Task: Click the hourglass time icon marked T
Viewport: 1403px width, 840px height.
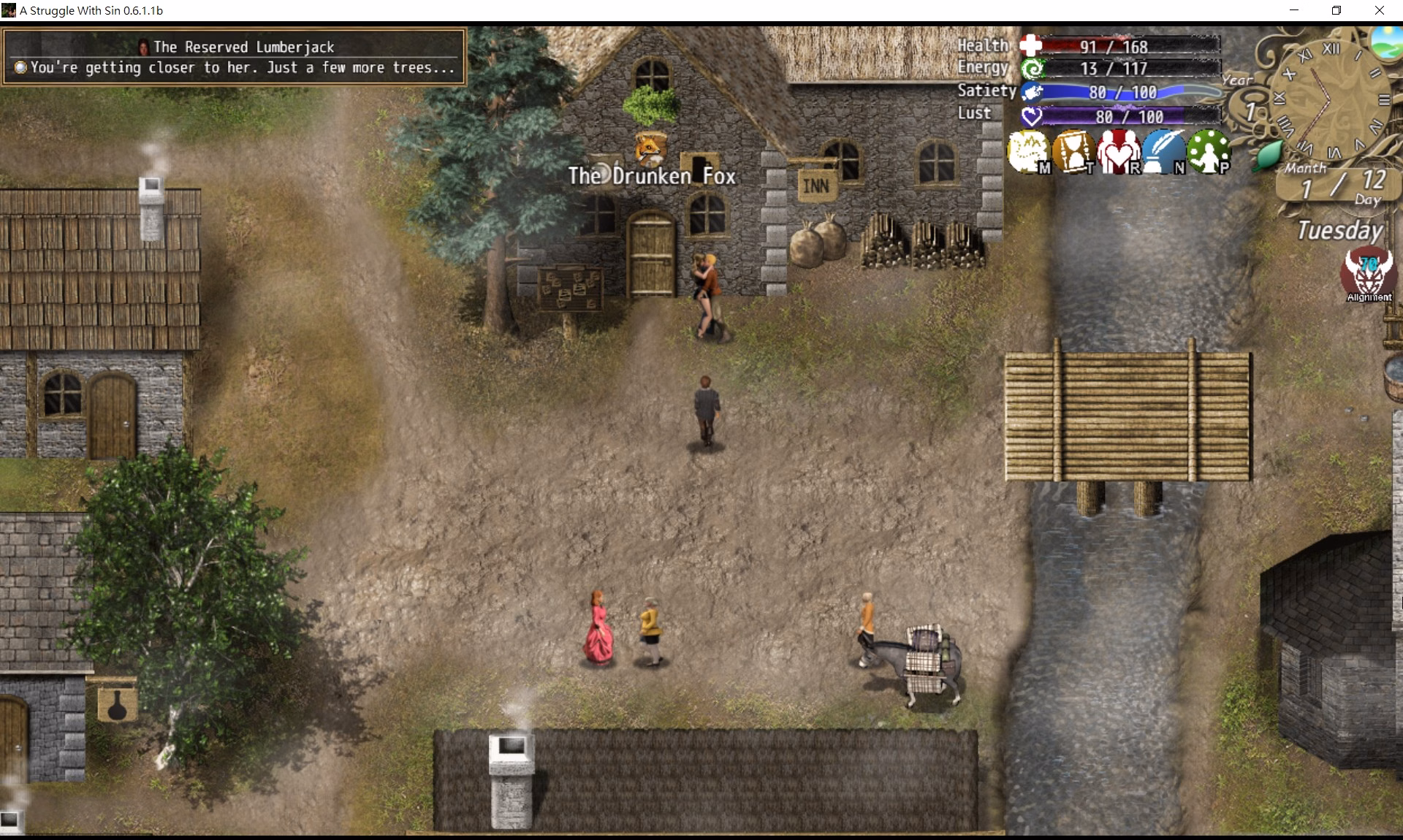Action: [x=1073, y=151]
